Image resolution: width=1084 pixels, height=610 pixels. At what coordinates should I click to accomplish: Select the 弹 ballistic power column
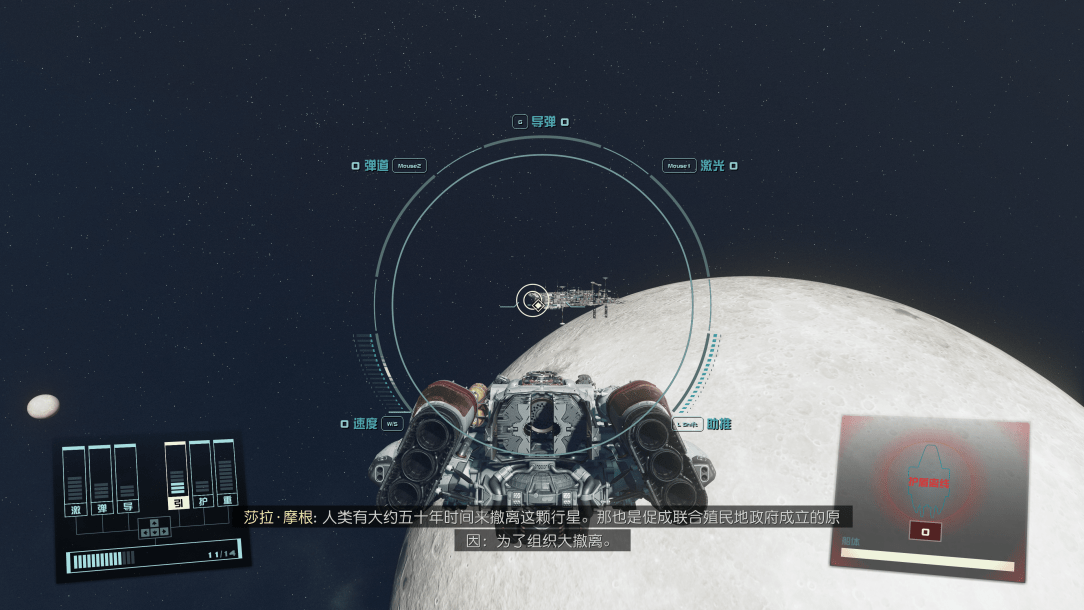point(100,482)
